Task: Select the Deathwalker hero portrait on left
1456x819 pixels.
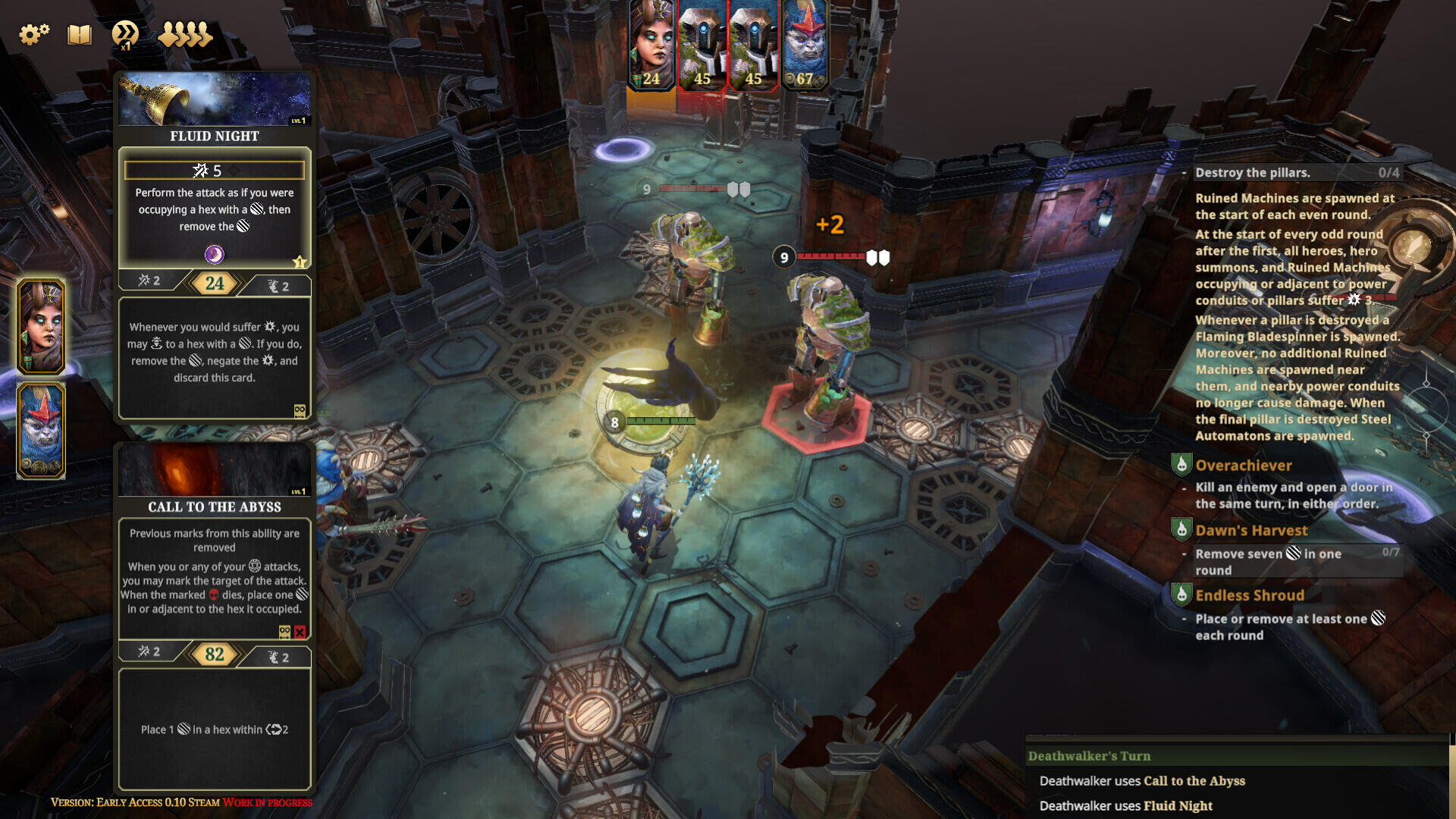Action: pyautogui.click(x=41, y=327)
